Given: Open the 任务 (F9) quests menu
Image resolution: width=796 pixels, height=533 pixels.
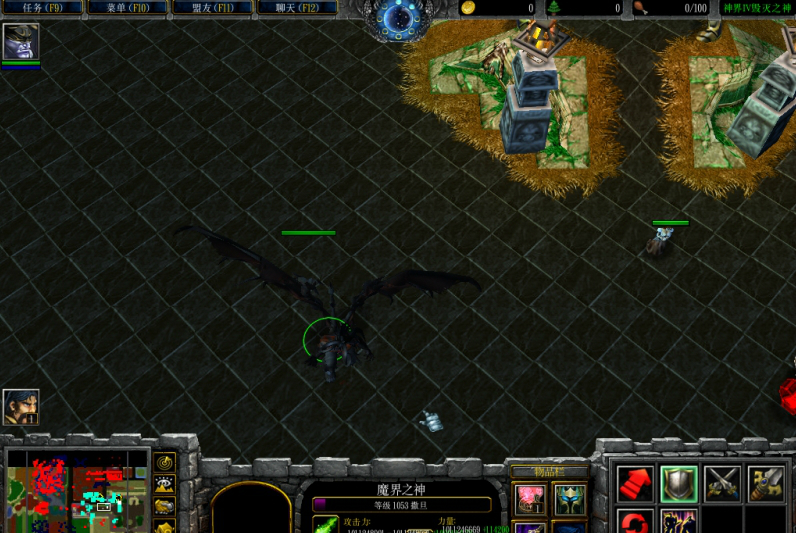Looking at the screenshot, I should [x=42, y=8].
